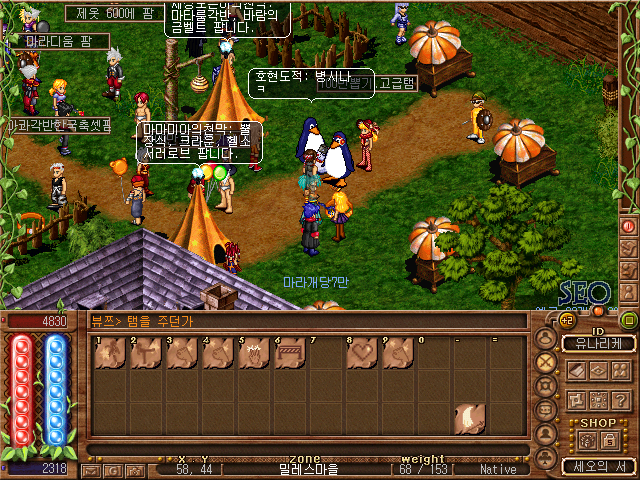Select the skill in slot 1
The image size is (640, 480).
point(110,353)
